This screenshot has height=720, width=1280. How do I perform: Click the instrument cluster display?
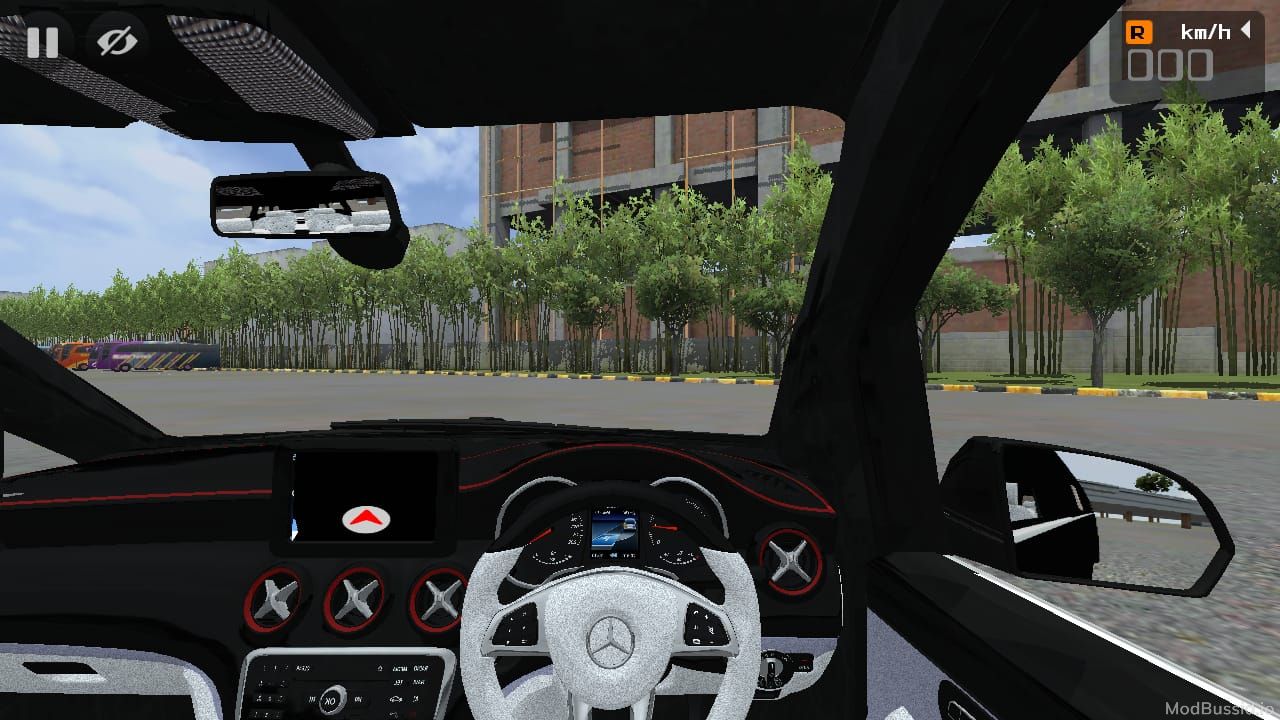click(618, 530)
